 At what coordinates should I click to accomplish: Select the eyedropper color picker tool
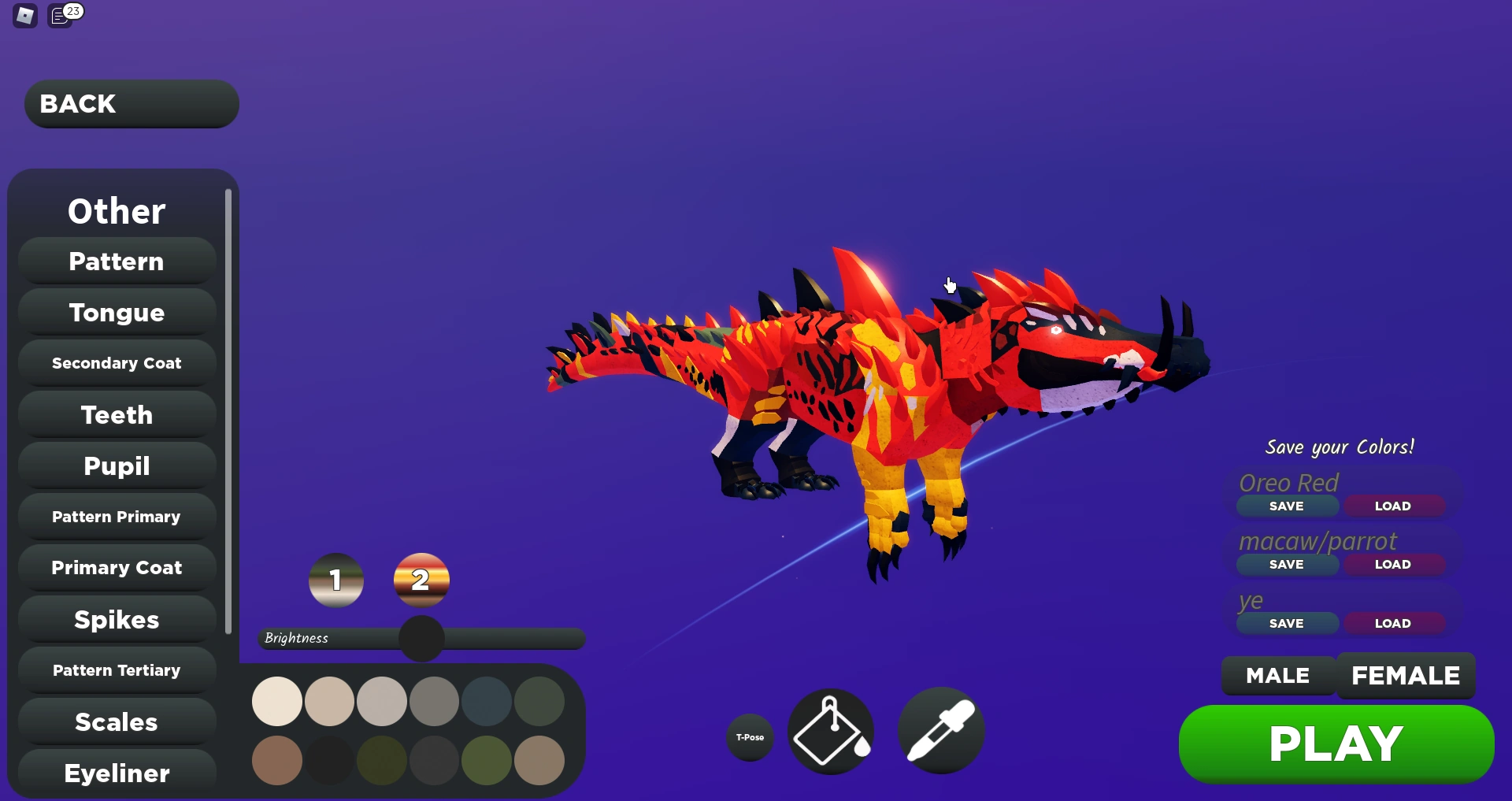(940, 731)
